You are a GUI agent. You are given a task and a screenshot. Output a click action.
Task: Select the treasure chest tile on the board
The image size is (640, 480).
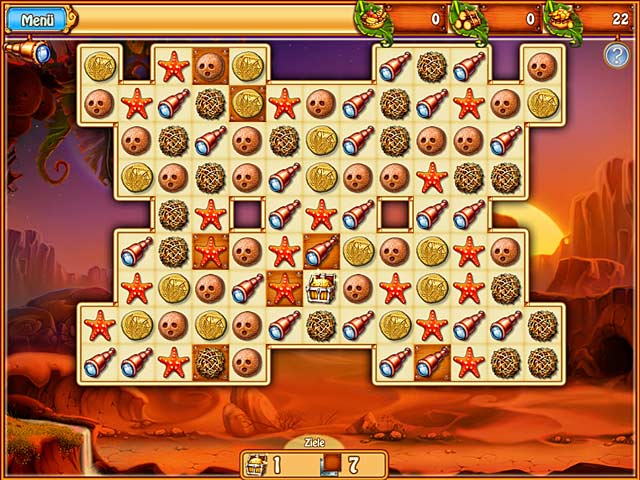(320, 288)
